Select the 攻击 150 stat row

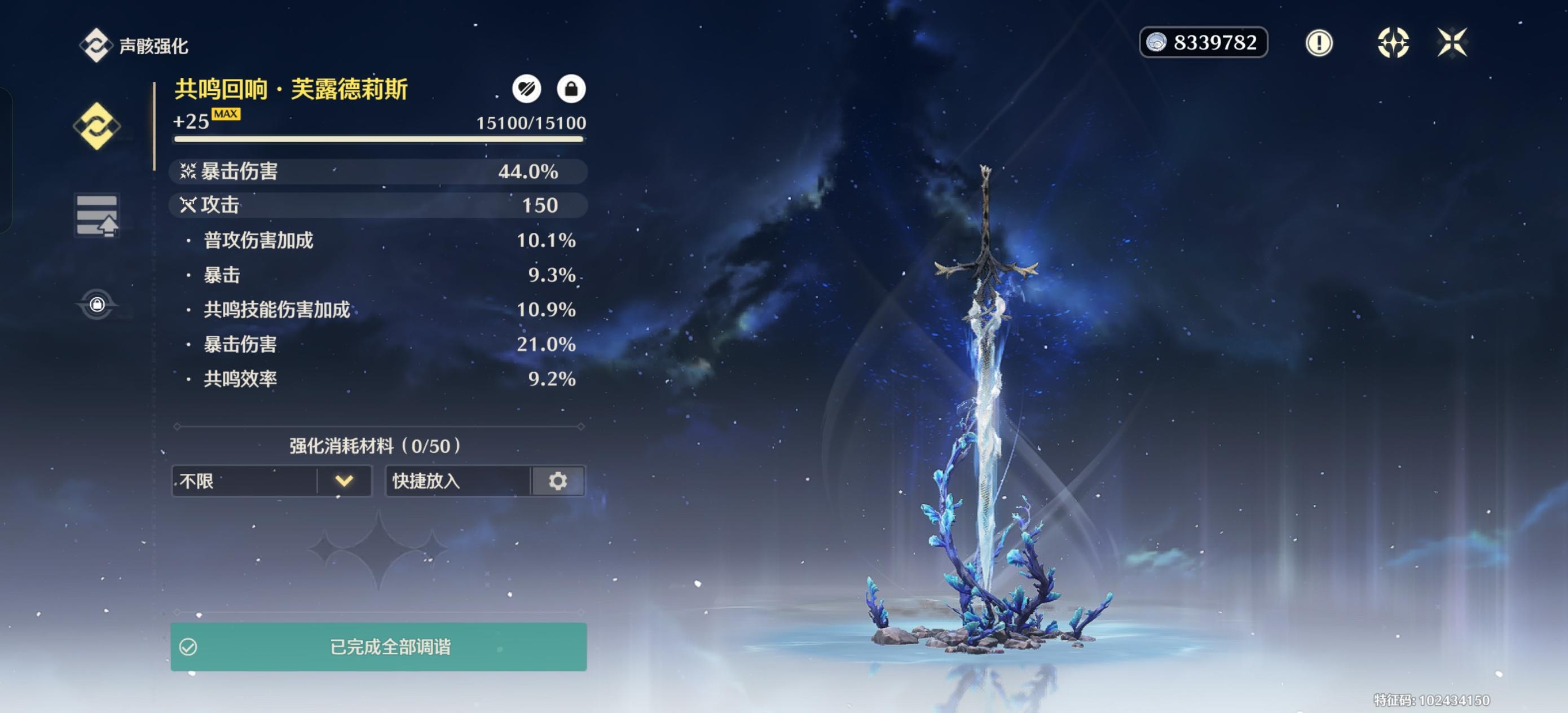pos(378,205)
